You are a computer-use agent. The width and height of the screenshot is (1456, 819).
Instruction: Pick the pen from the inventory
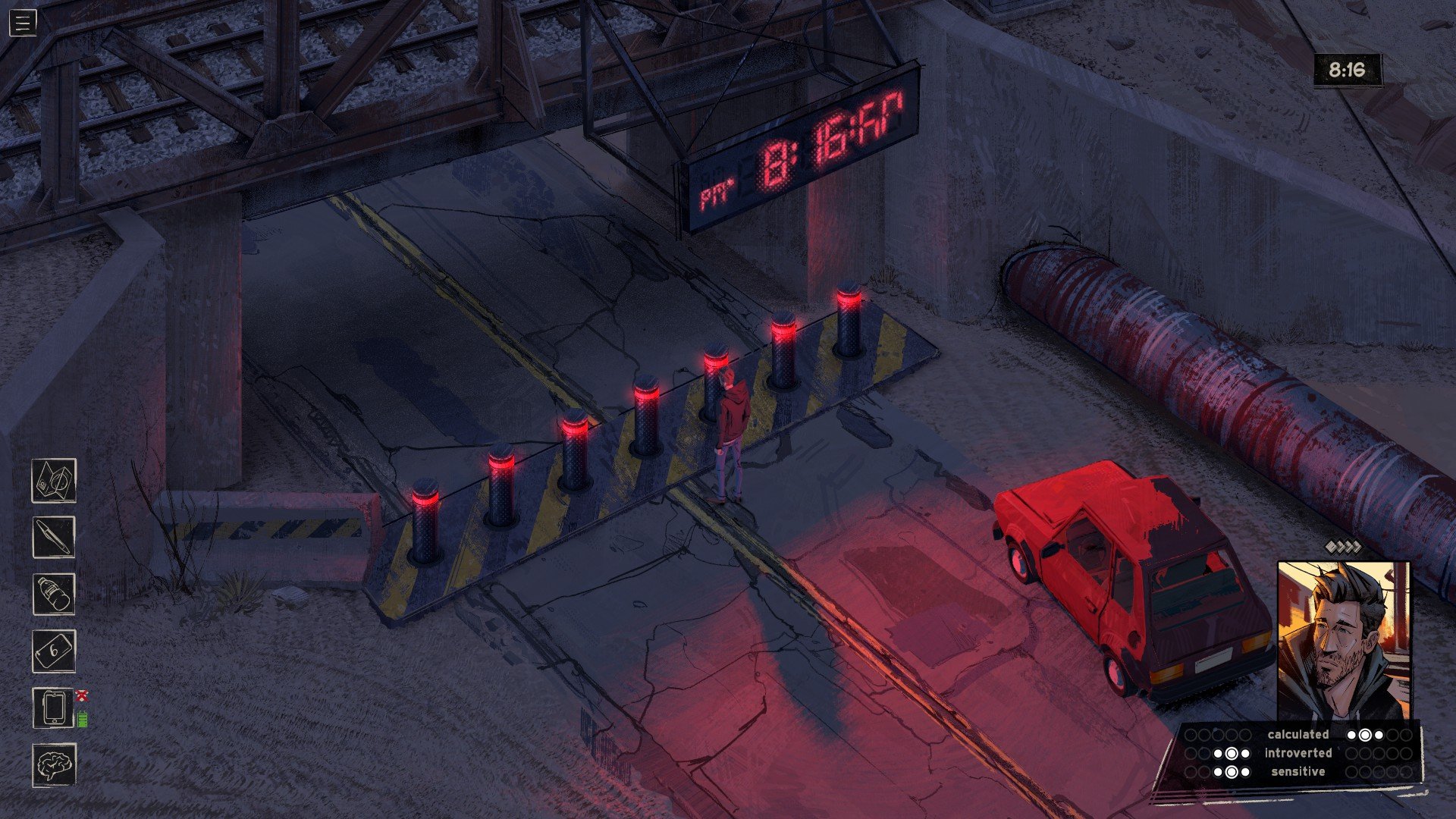pos(54,537)
